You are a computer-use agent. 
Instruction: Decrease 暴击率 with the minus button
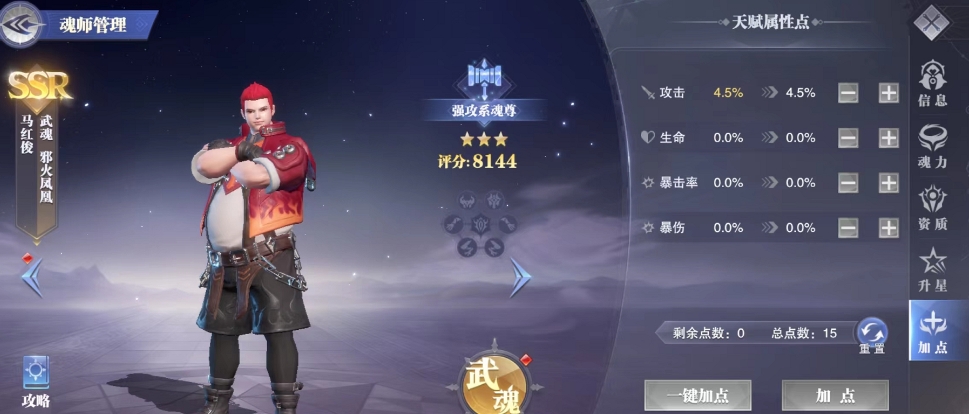[848, 183]
